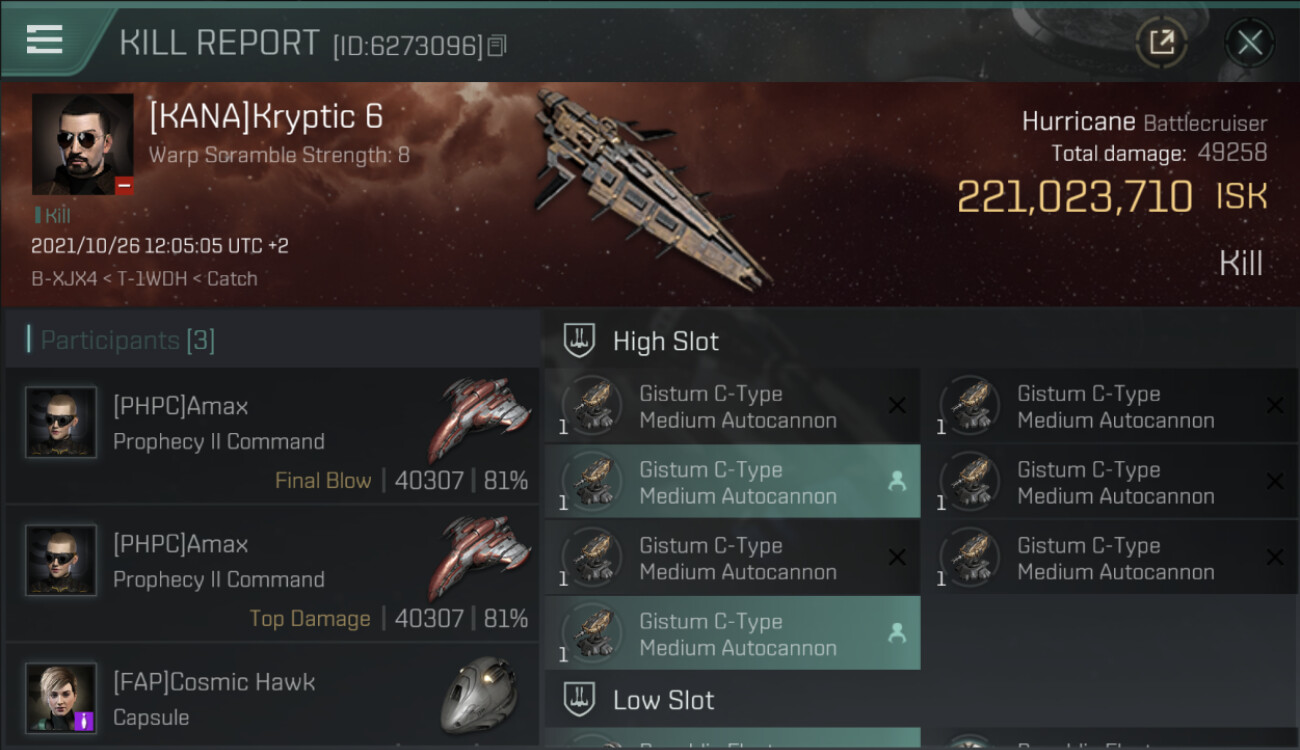Image resolution: width=1300 pixels, height=750 pixels.
Task: Share the kill report externally
Action: [1161, 42]
